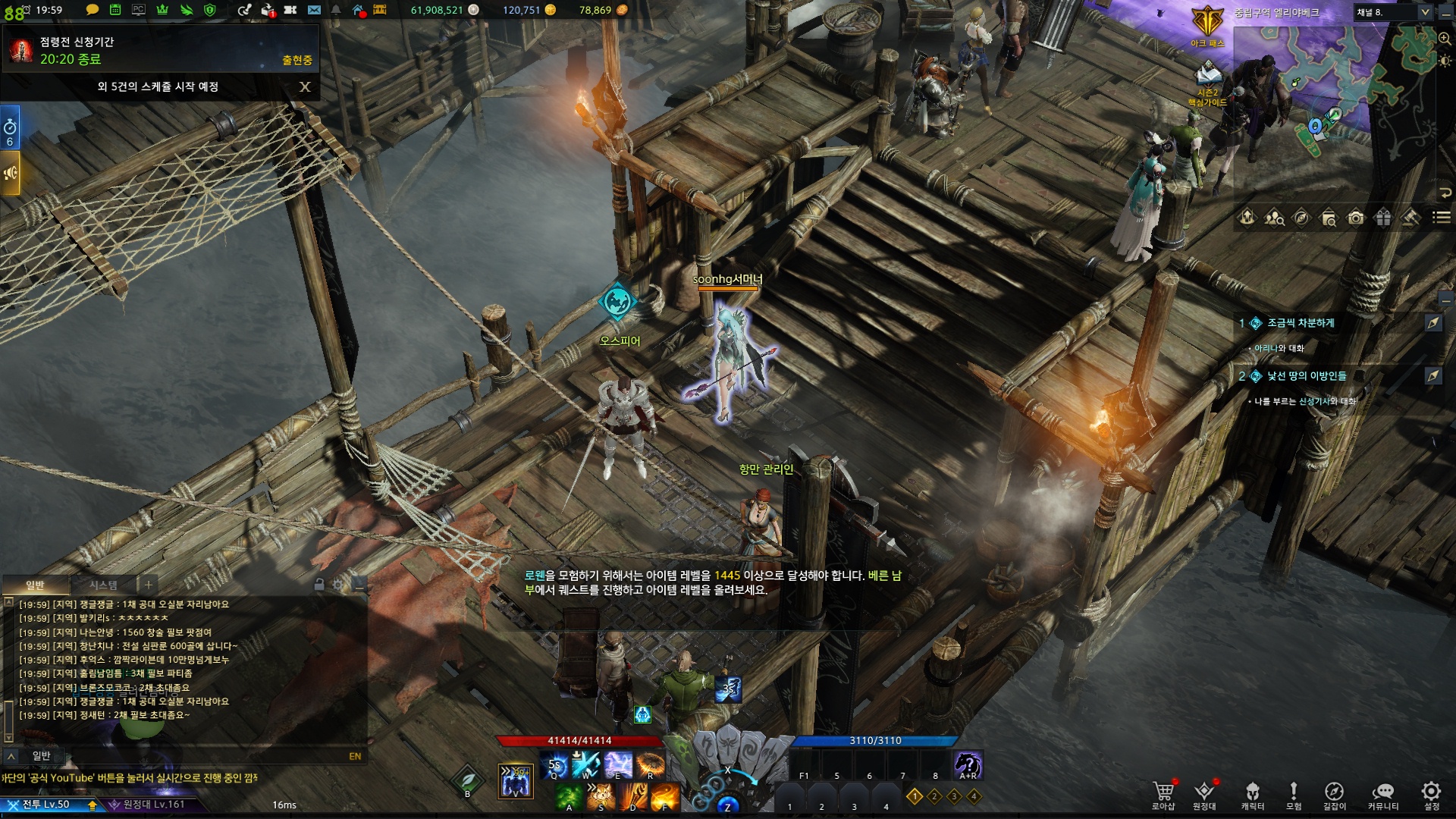The width and height of the screenshot is (1456, 819).
Task: Open the camera screenshot icon under minimap
Action: tap(1356, 218)
